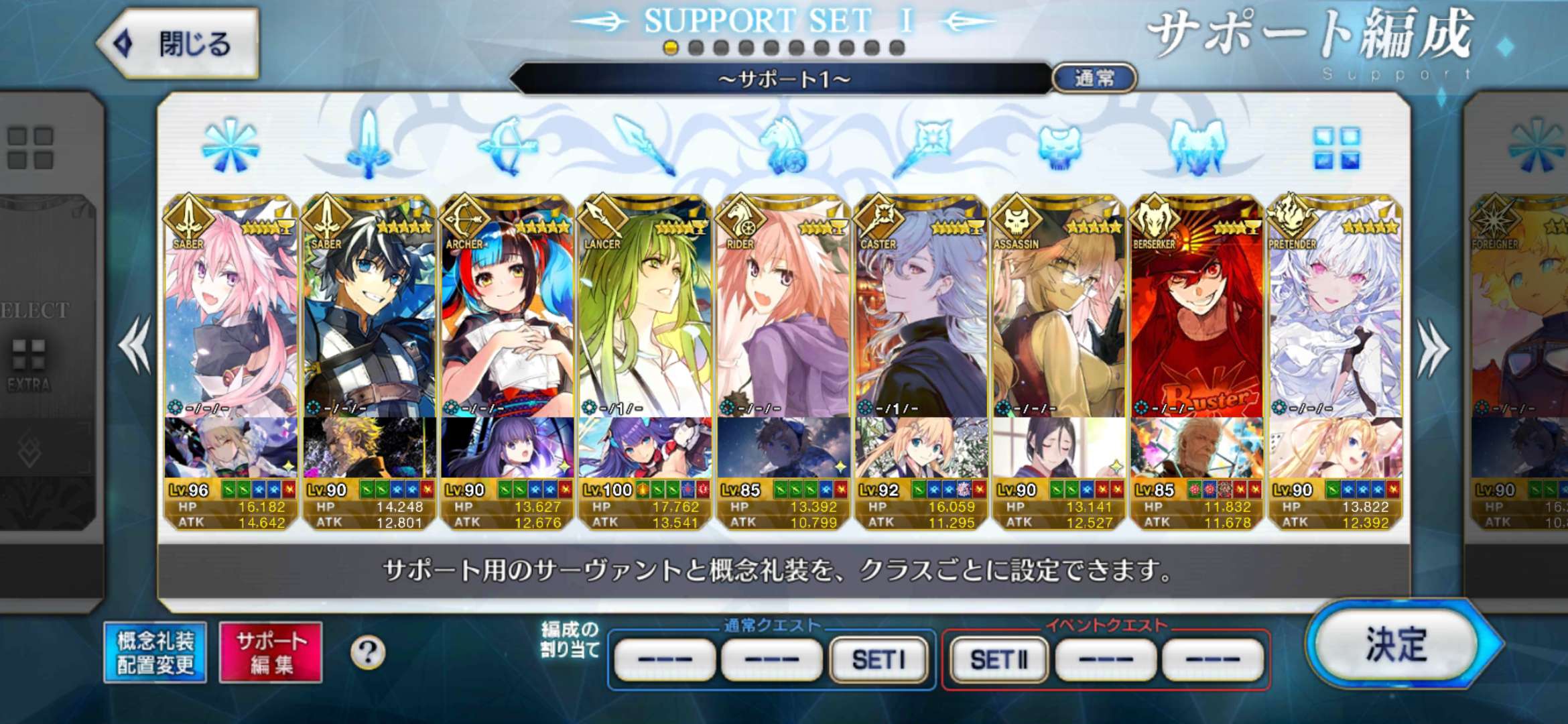Open 概念礼装 配置変更 button
The width and height of the screenshot is (1568, 724).
(155, 652)
